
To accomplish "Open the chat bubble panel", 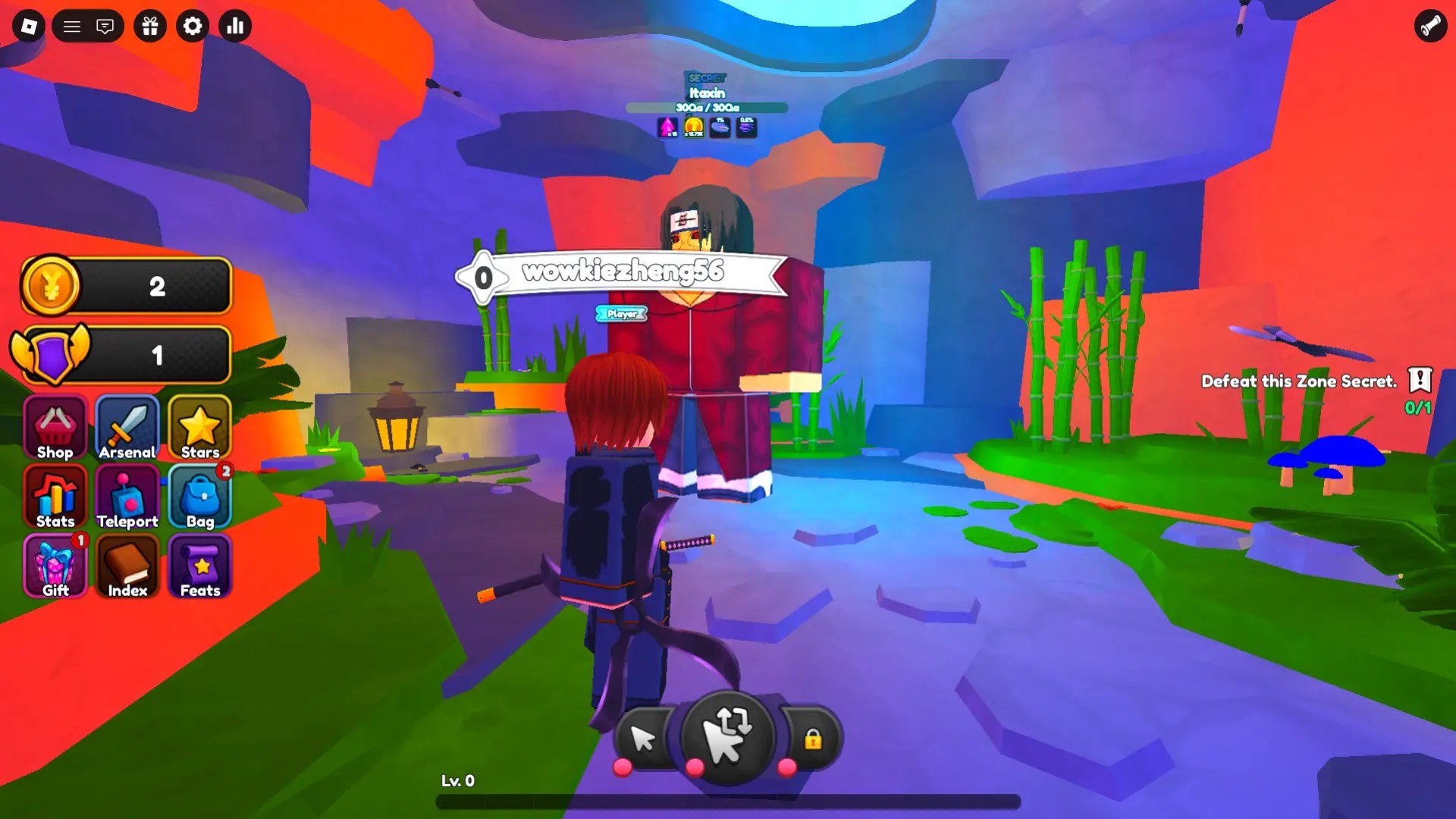I will point(105,25).
